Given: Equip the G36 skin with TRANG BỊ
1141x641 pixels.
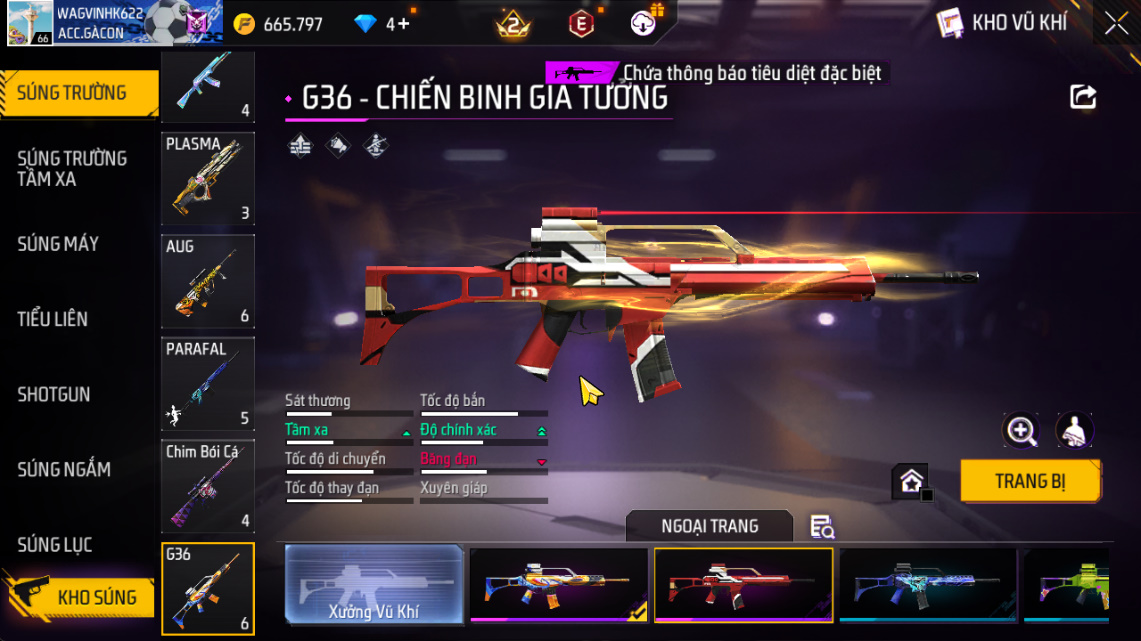Looking at the screenshot, I should pos(1030,481).
